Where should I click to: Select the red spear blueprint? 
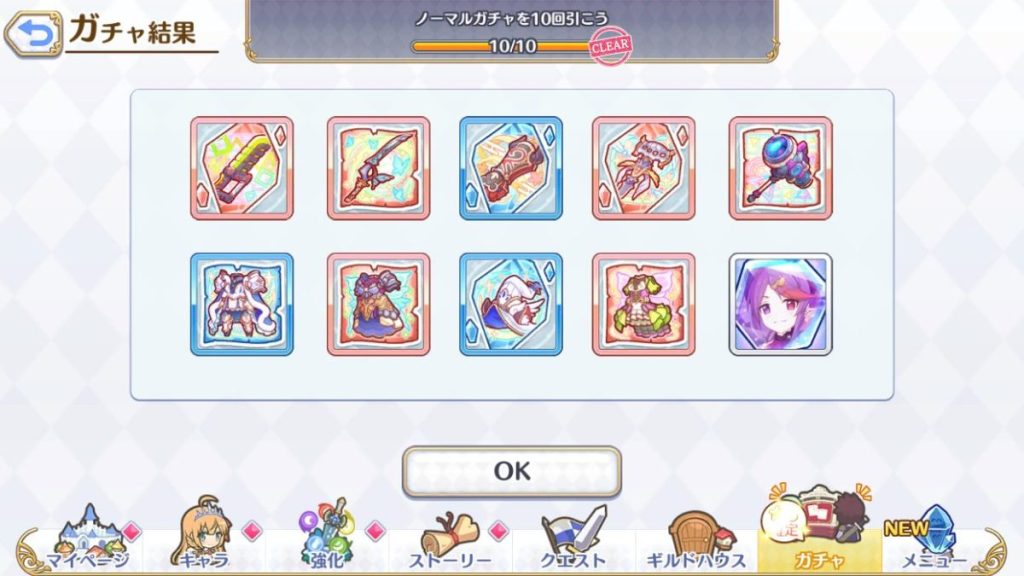(378, 168)
